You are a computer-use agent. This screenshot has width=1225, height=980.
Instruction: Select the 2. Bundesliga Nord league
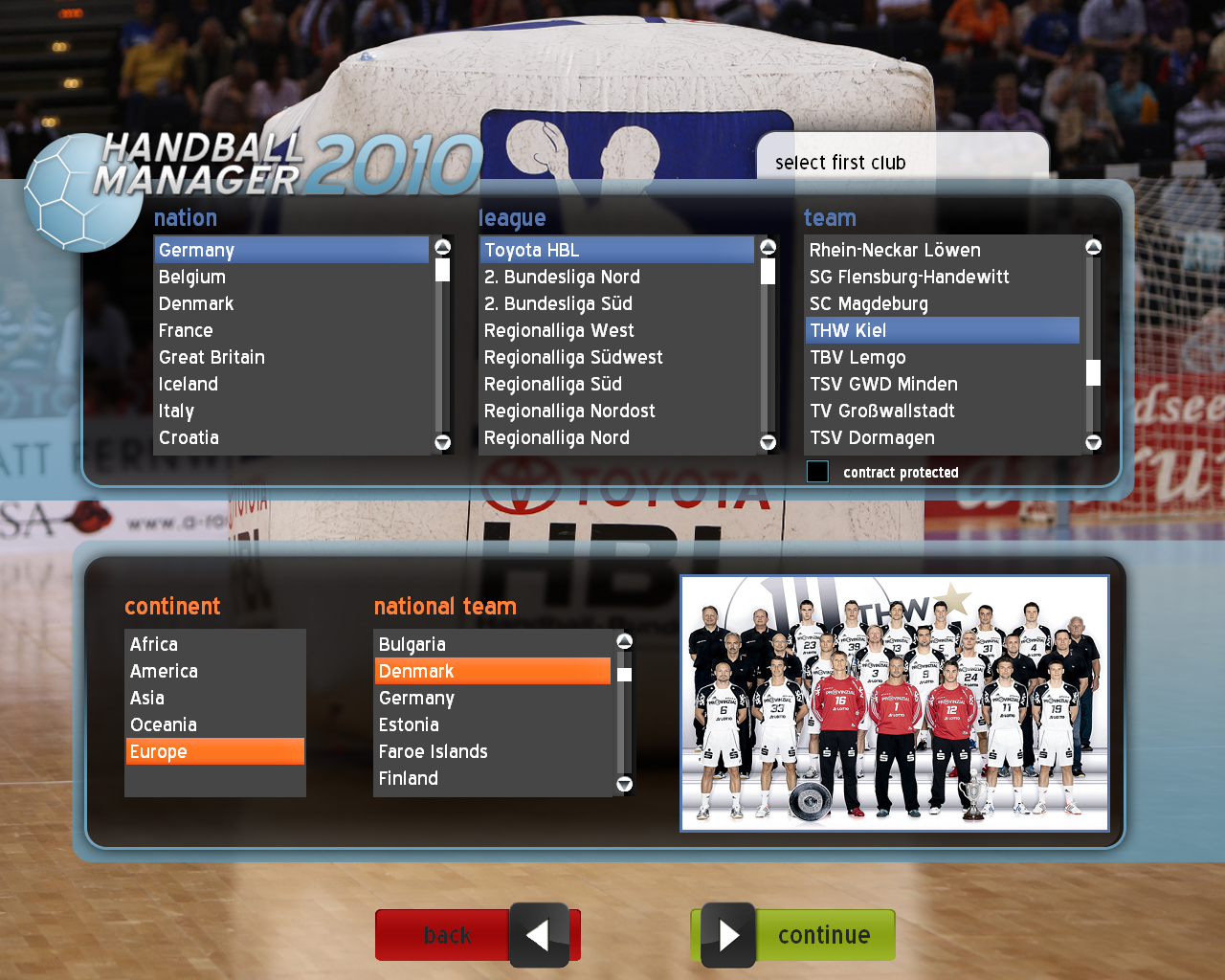[x=562, y=278]
